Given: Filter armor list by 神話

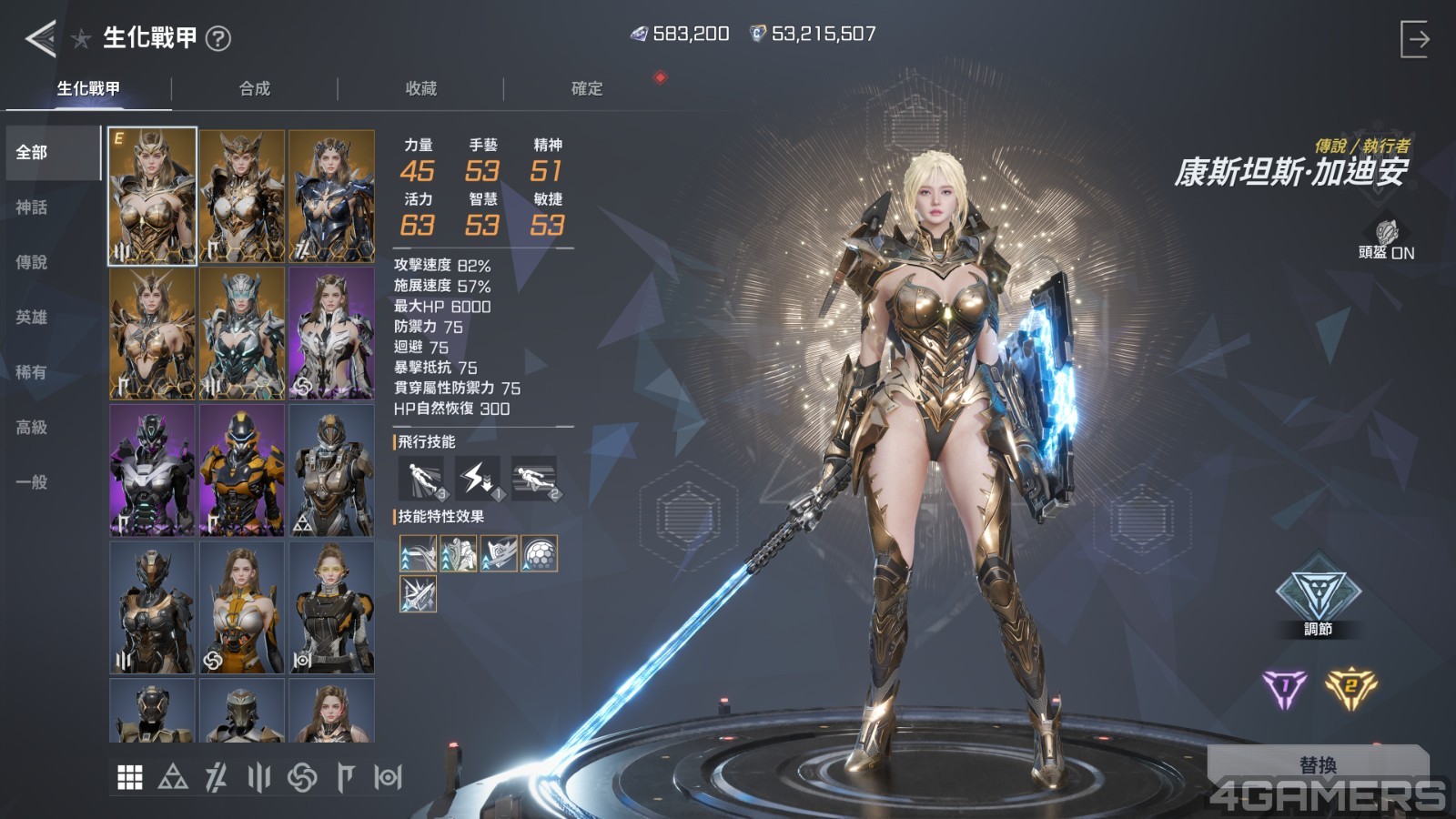Looking at the screenshot, I should 32,207.
